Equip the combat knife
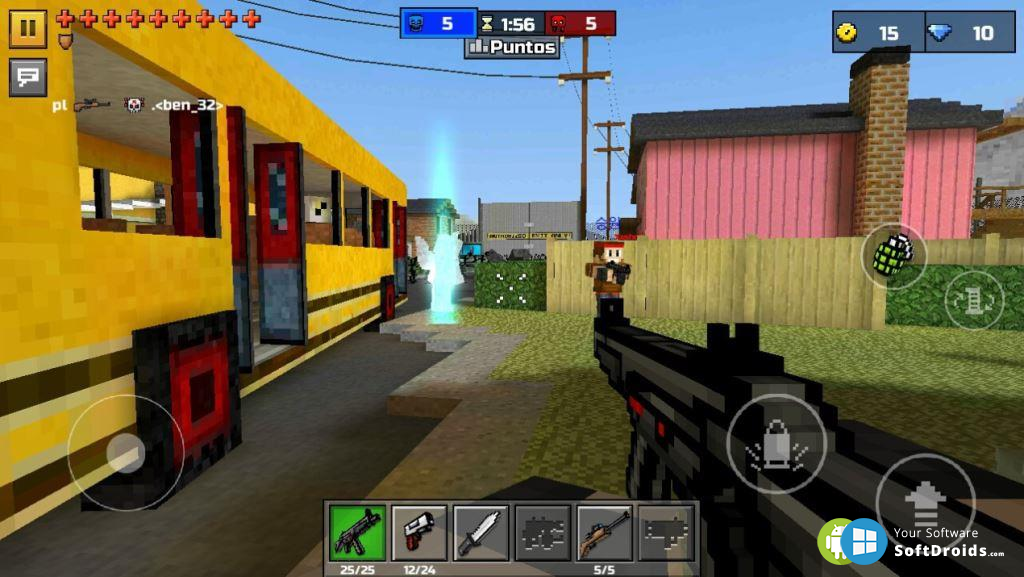The width and height of the screenshot is (1024, 577). pyautogui.click(x=481, y=532)
